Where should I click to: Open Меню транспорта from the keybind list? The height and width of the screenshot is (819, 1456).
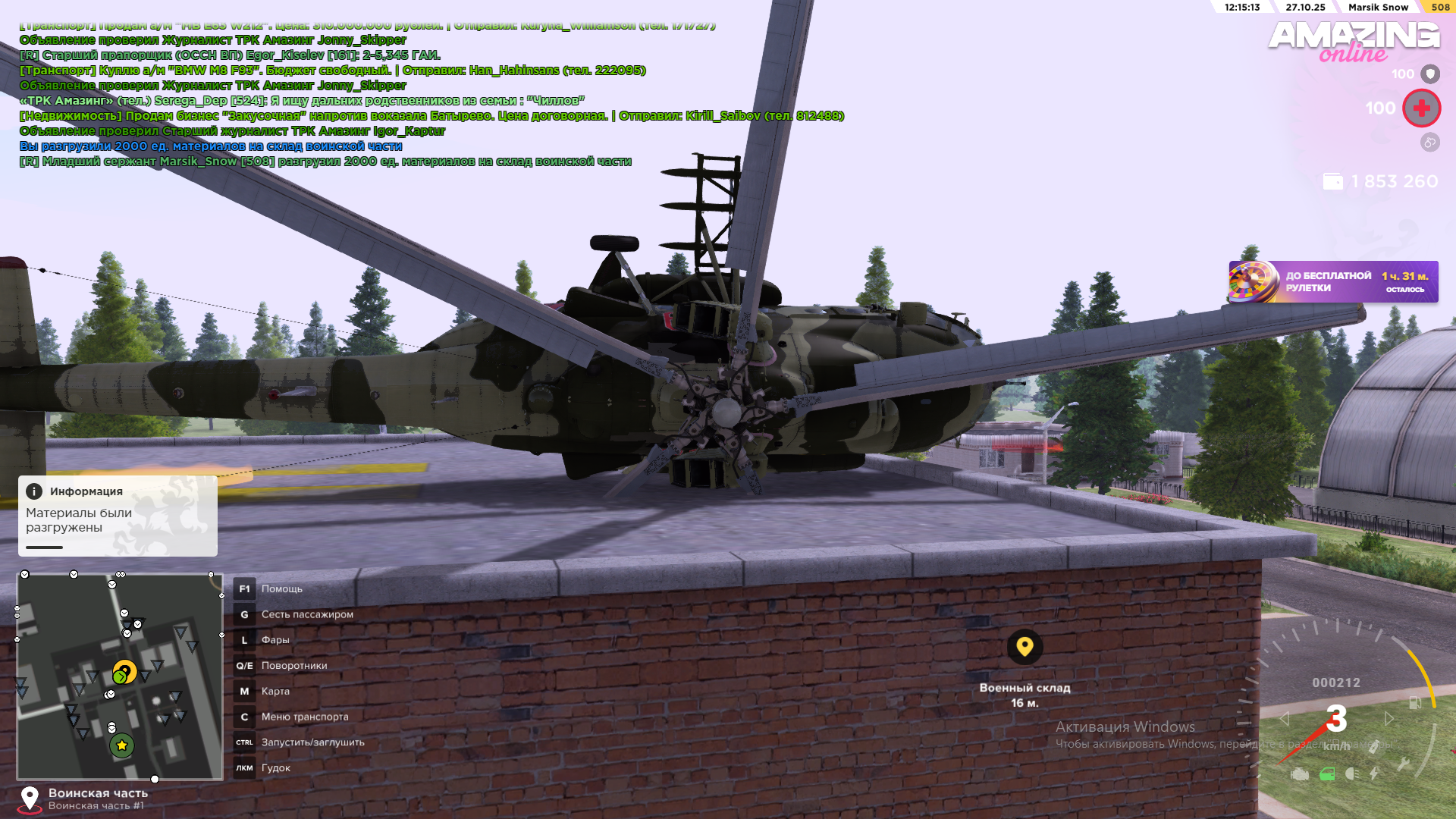305,716
